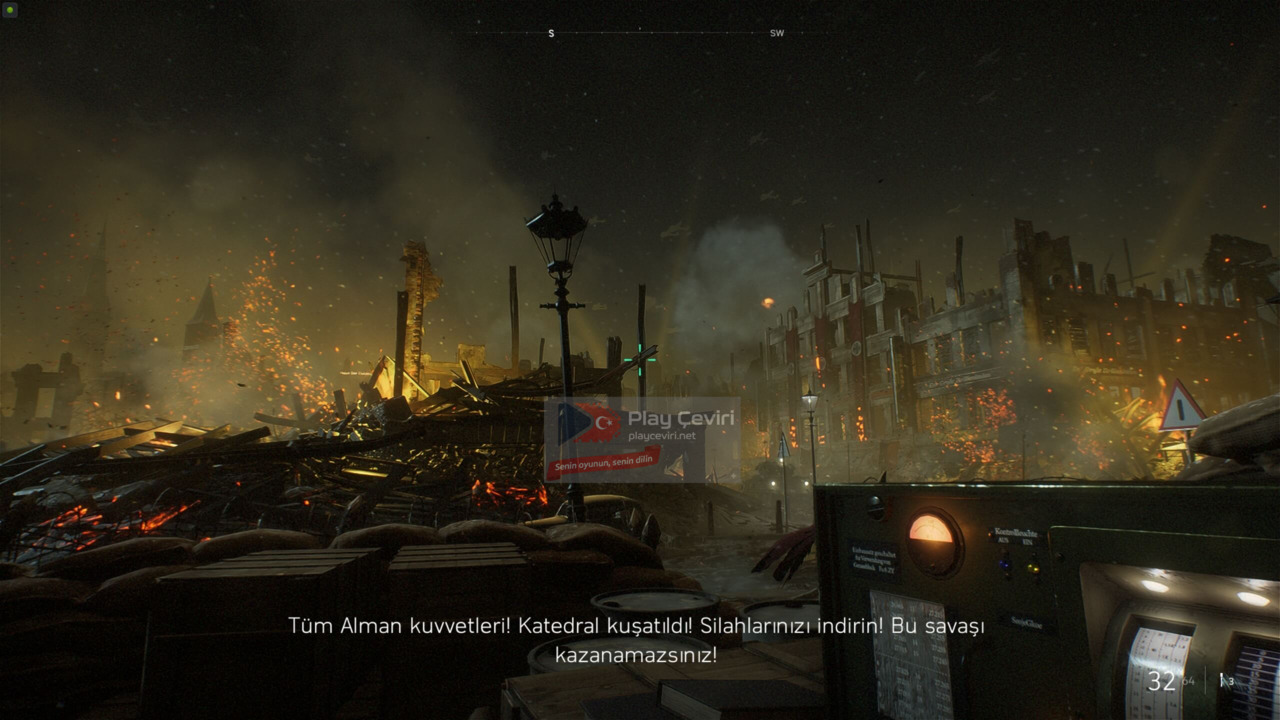Click the reserve ammo count 64

click(x=1188, y=680)
